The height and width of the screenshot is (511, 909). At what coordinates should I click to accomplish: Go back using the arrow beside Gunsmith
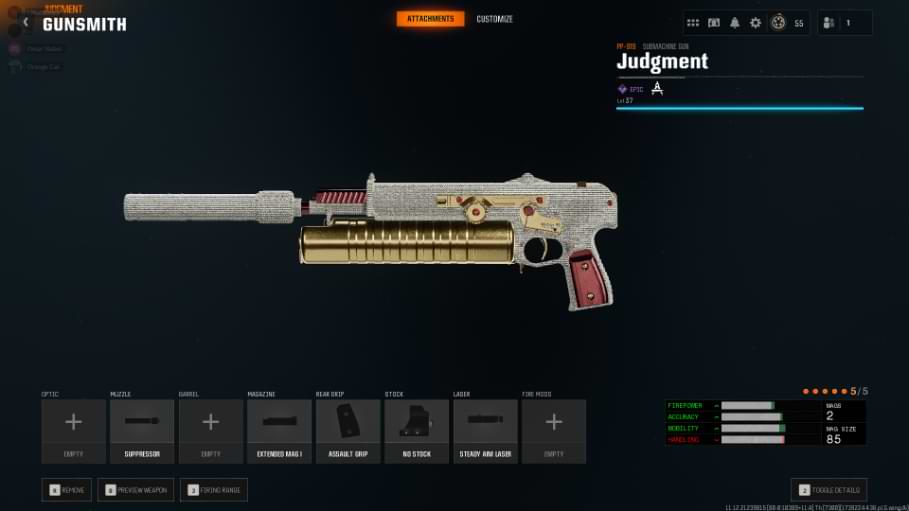[26, 22]
